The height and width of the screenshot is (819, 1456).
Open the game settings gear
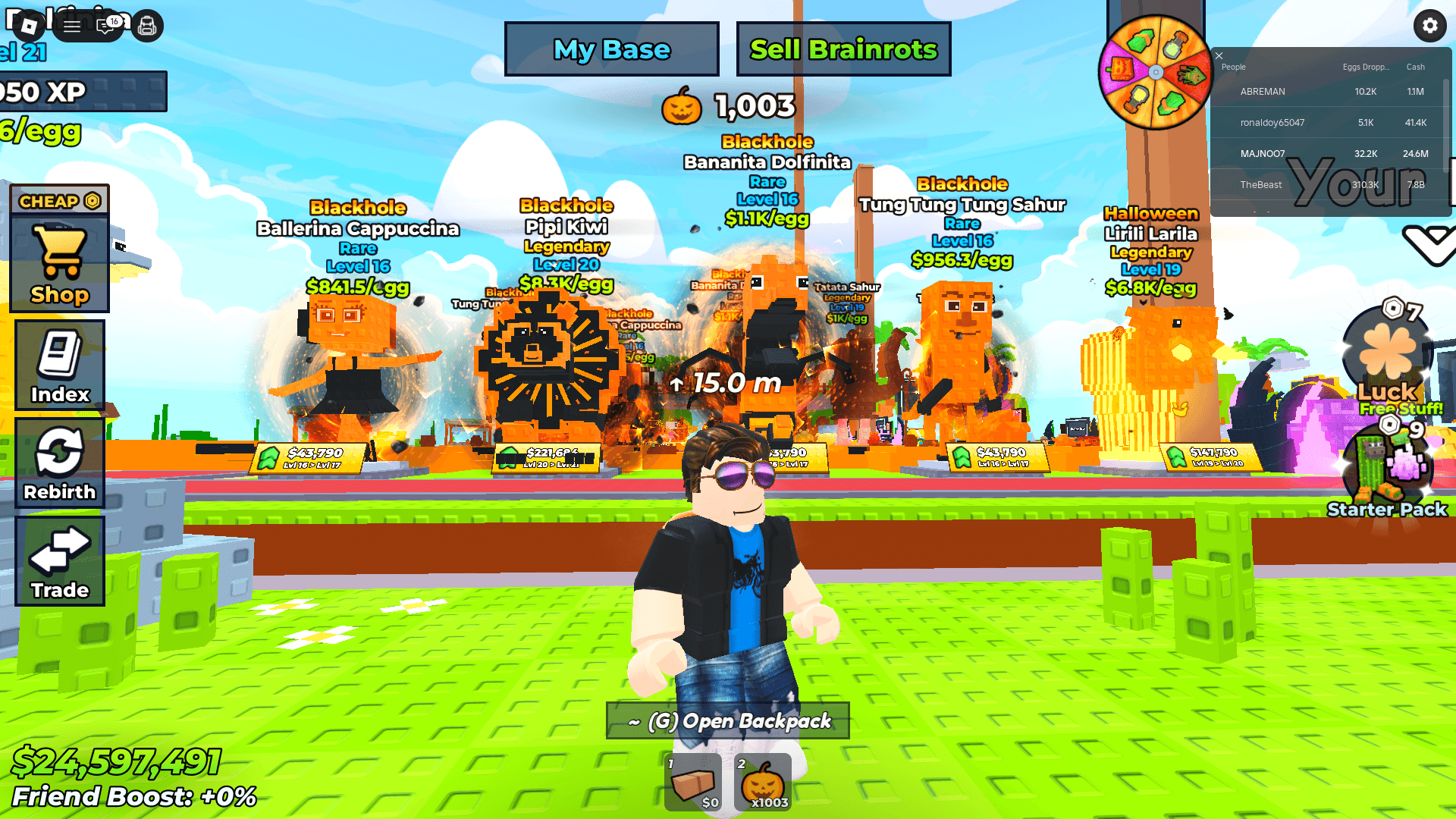[1429, 26]
